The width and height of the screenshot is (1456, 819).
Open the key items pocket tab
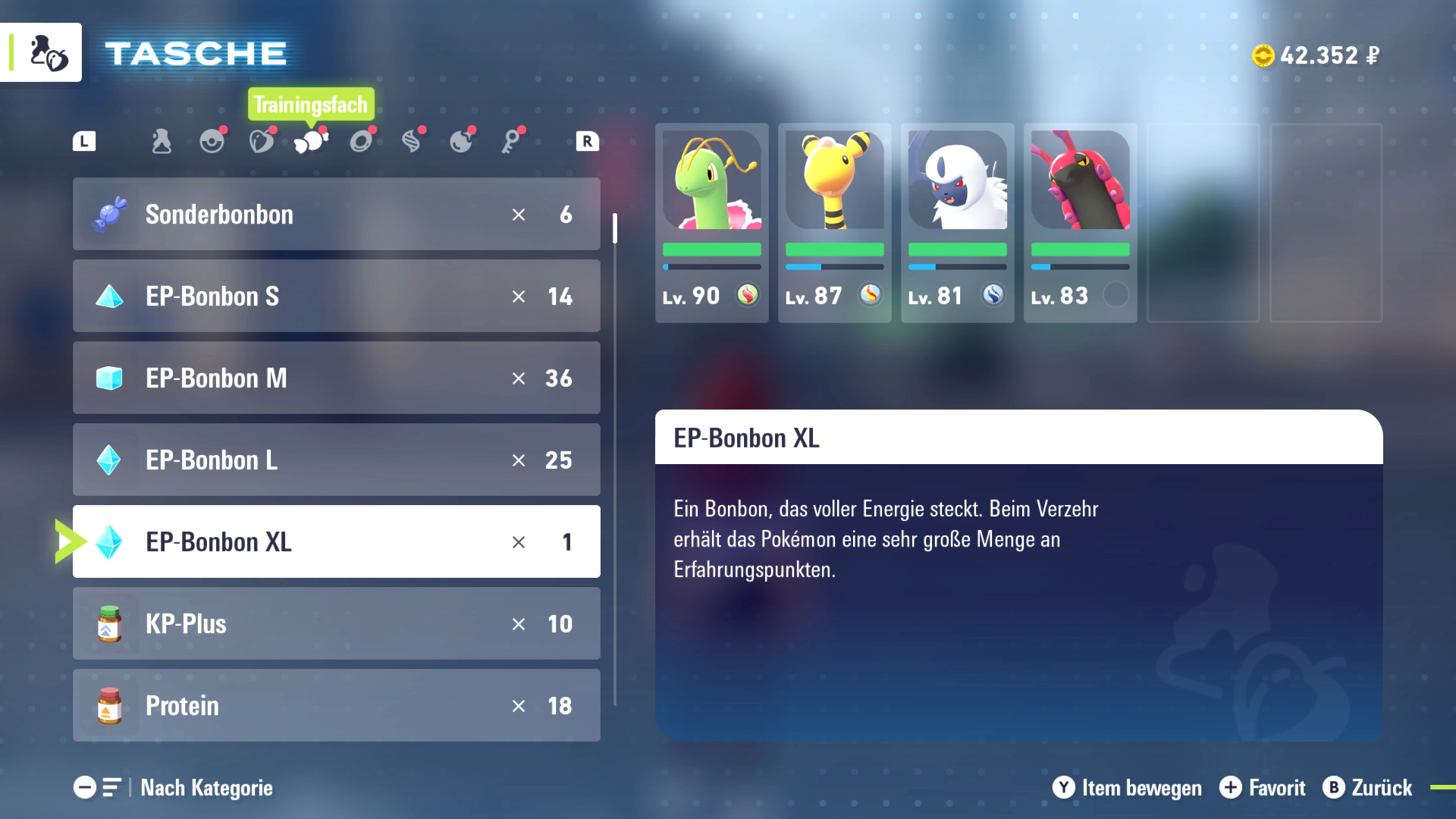coord(511,142)
